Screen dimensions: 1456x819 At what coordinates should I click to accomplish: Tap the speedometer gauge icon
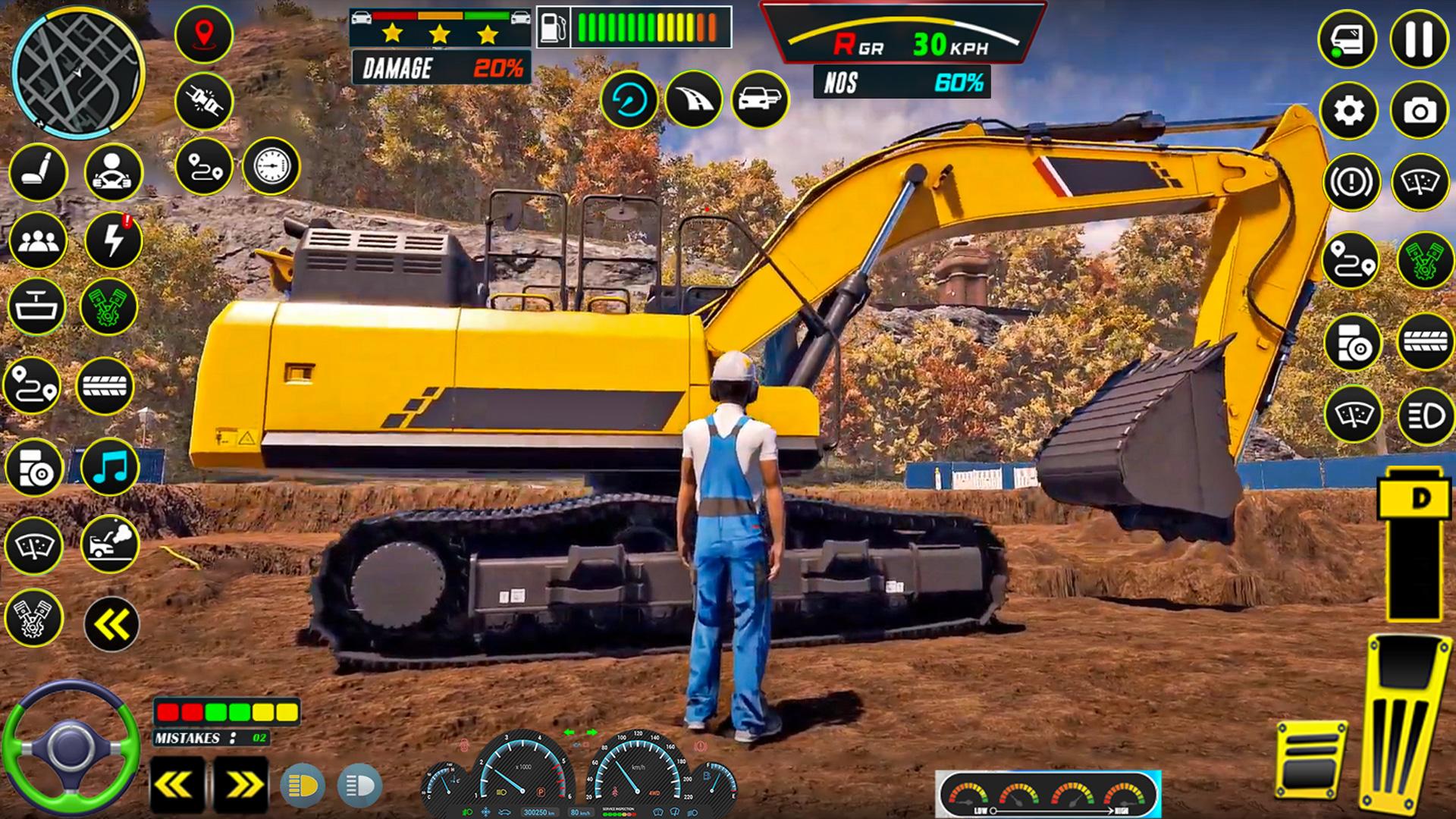tap(271, 166)
